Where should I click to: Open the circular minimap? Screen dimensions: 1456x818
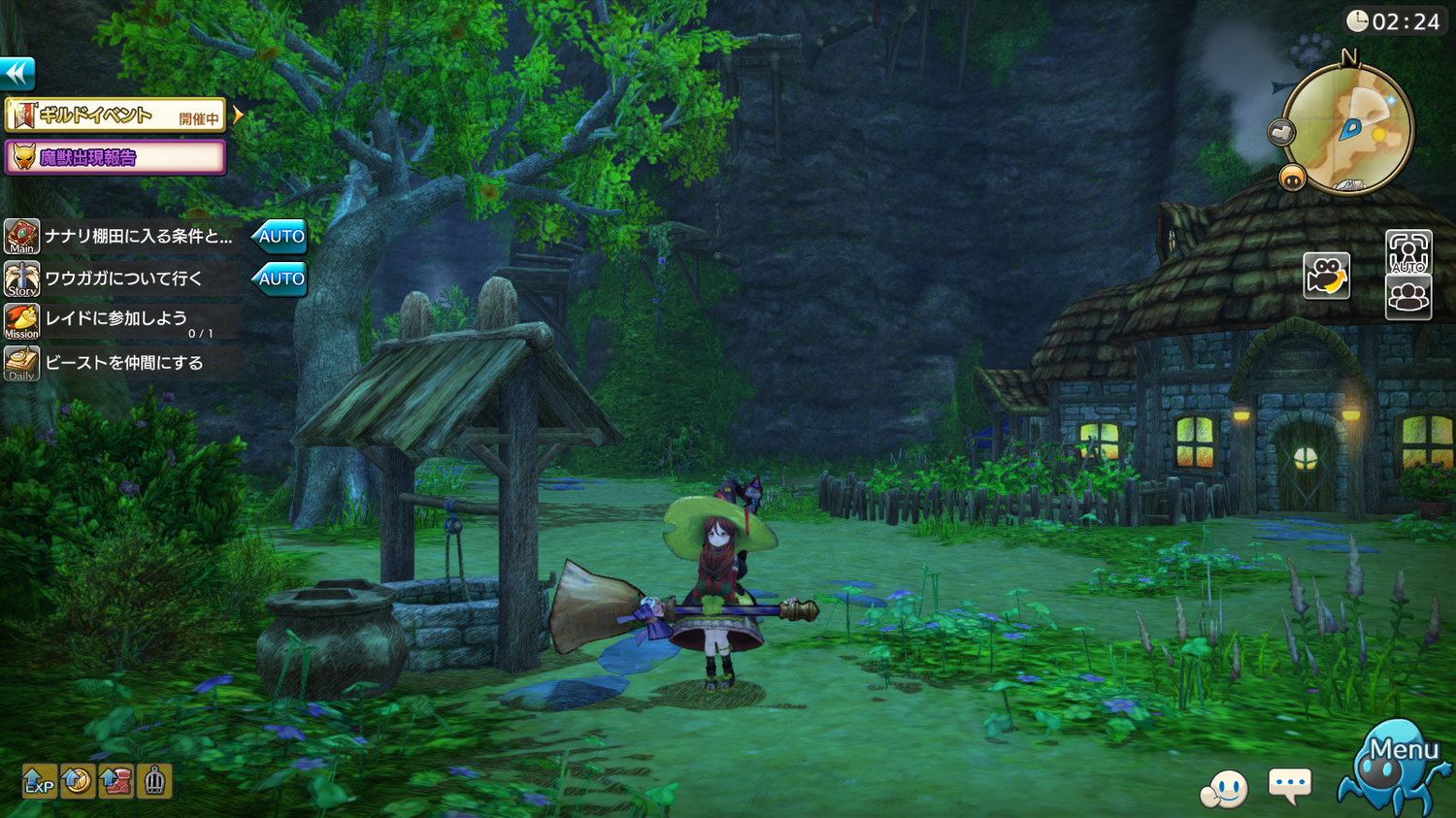pyautogui.click(x=1349, y=128)
